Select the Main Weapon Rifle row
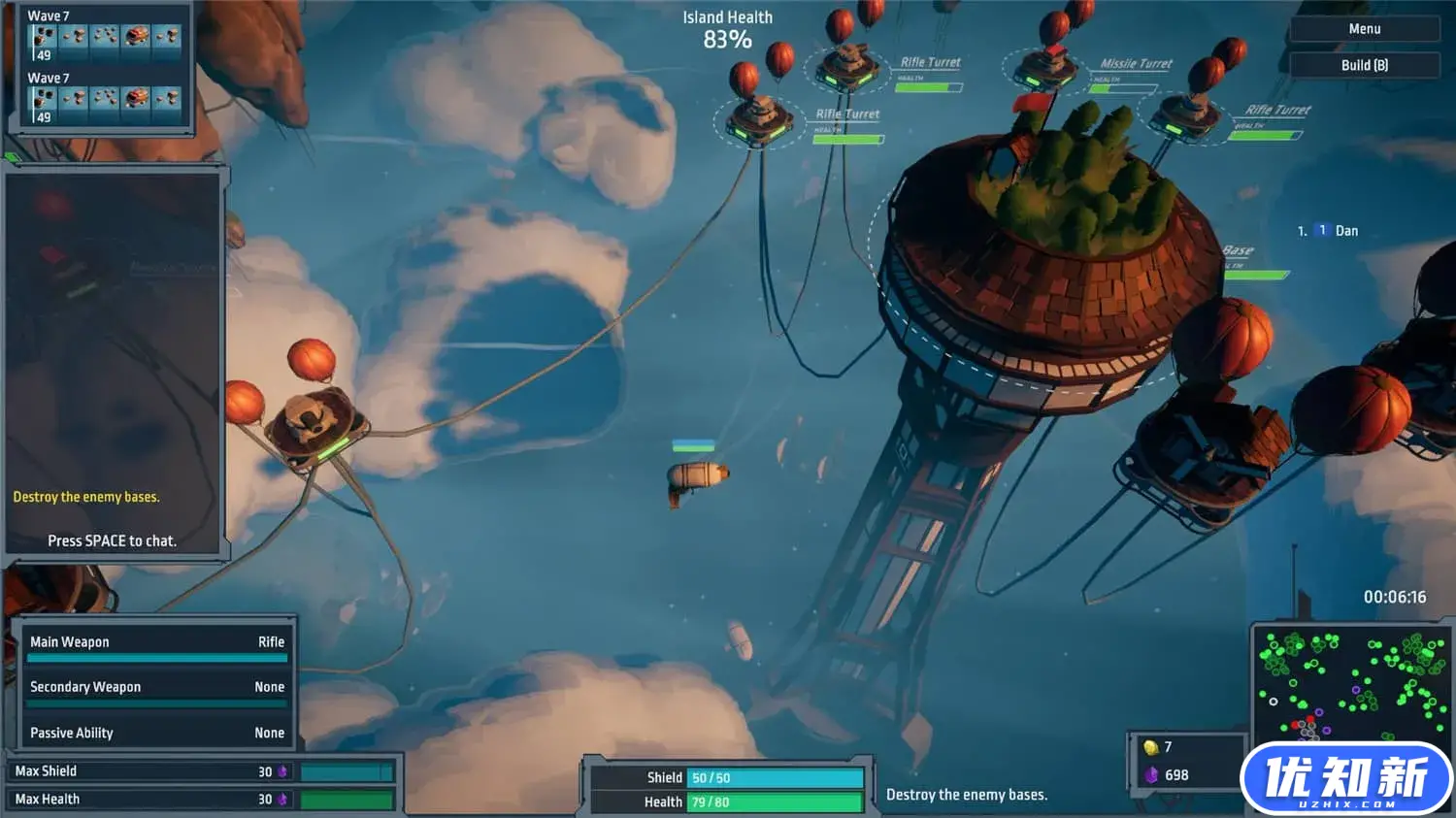The width and height of the screenshot is (1456, 818). point(157,642)
